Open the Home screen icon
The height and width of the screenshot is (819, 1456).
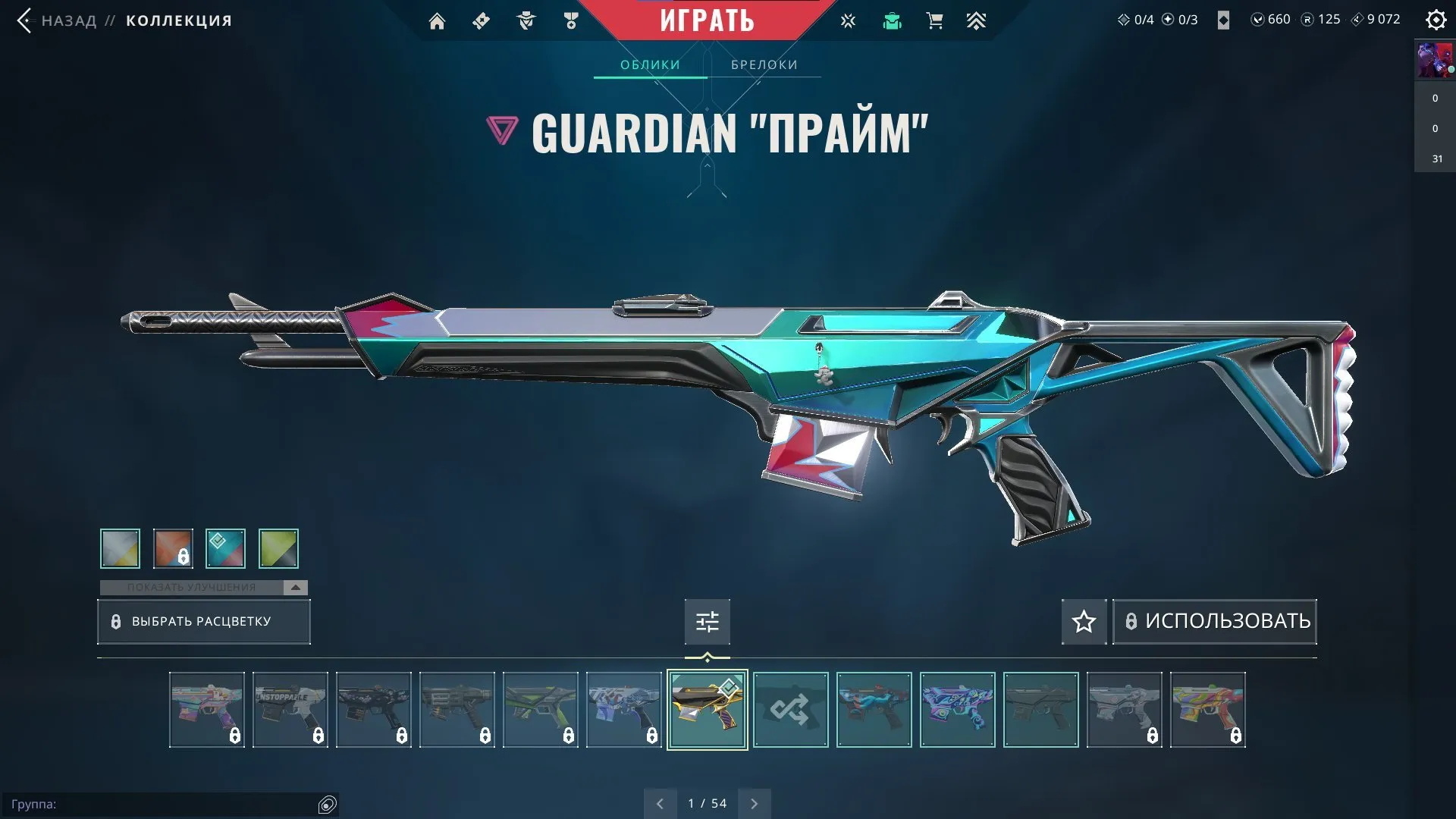(437, 21)
